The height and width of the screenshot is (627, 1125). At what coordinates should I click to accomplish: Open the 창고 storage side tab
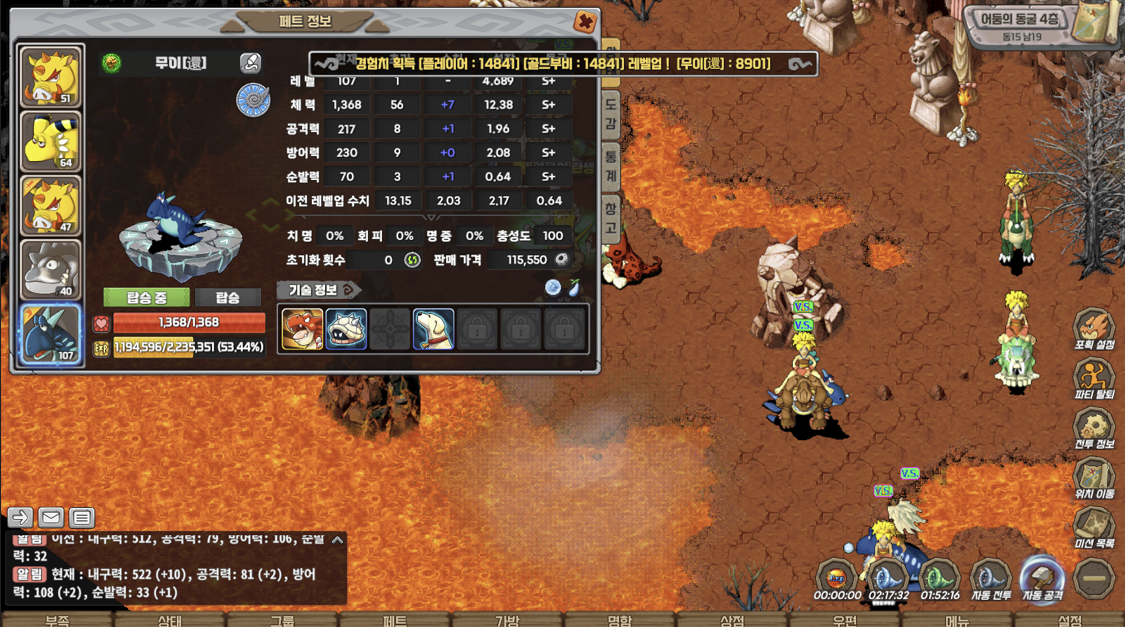coord(610,217)
